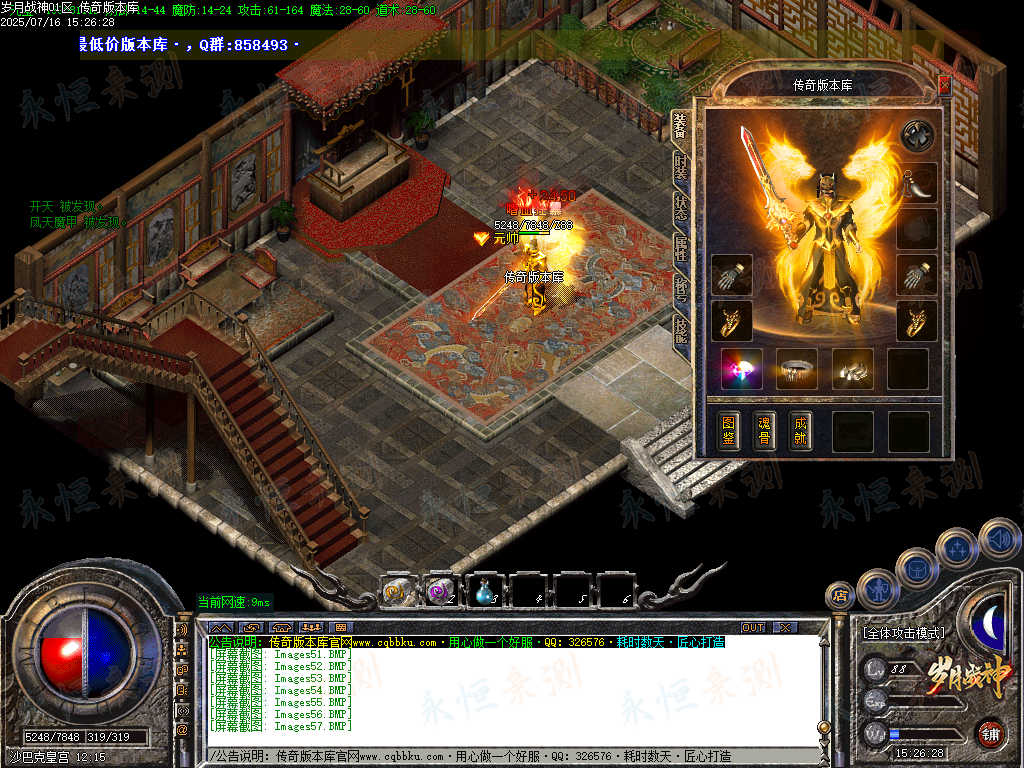
Task: Open the 魂骨 soul bone button
Action: [x=766, y=431]
